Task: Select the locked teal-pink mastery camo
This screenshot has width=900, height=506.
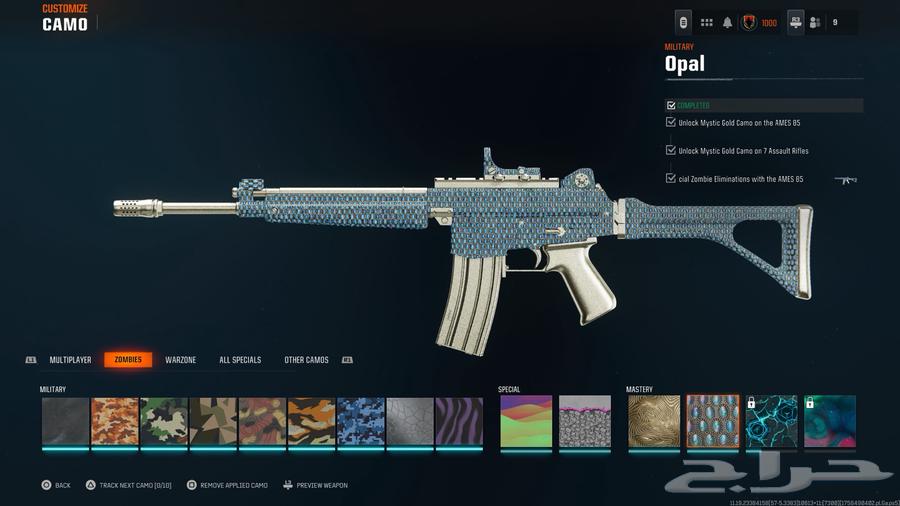Action: (831, 421)
